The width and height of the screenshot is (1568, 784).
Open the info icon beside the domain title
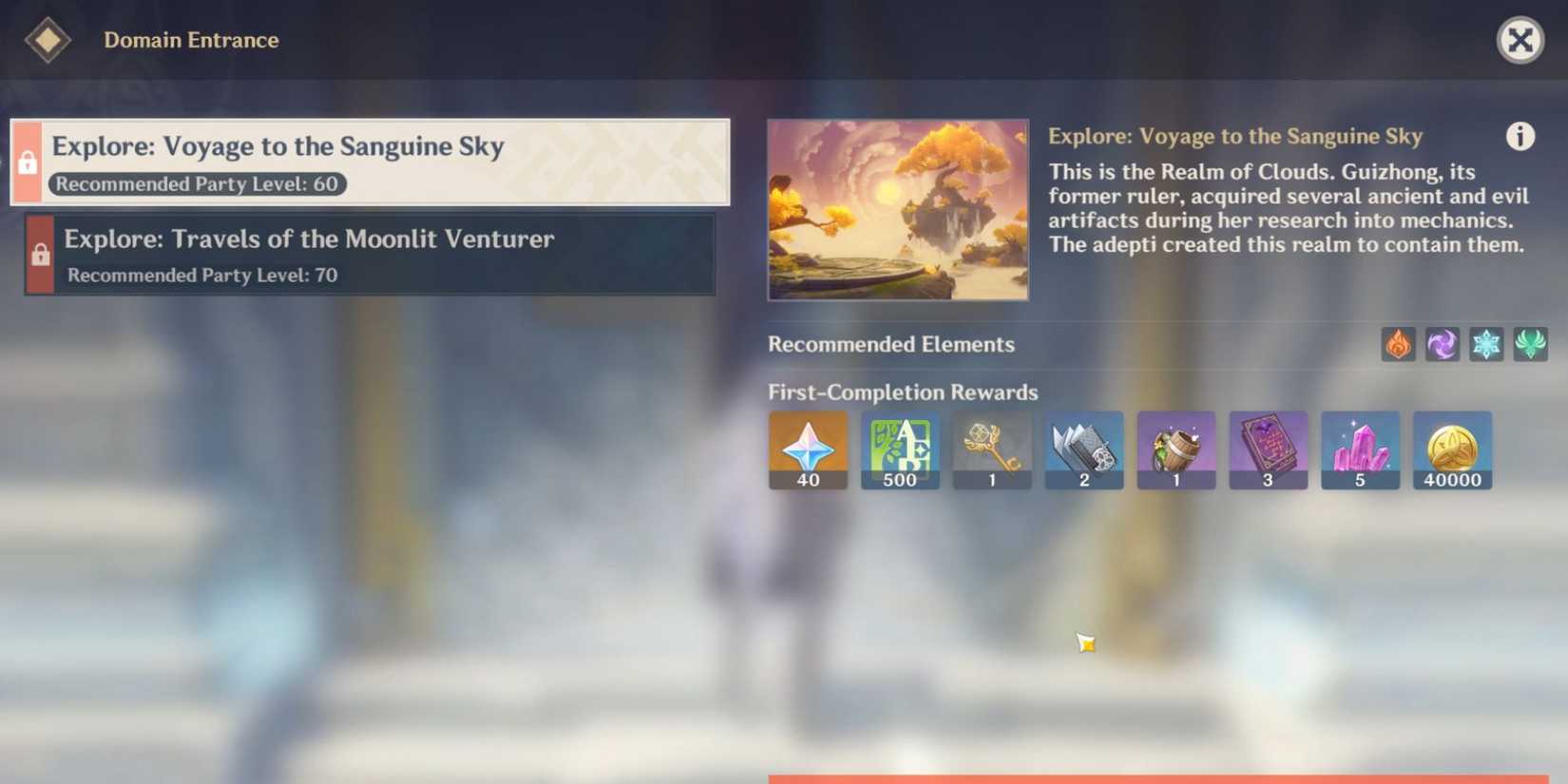coord(1521,137)
